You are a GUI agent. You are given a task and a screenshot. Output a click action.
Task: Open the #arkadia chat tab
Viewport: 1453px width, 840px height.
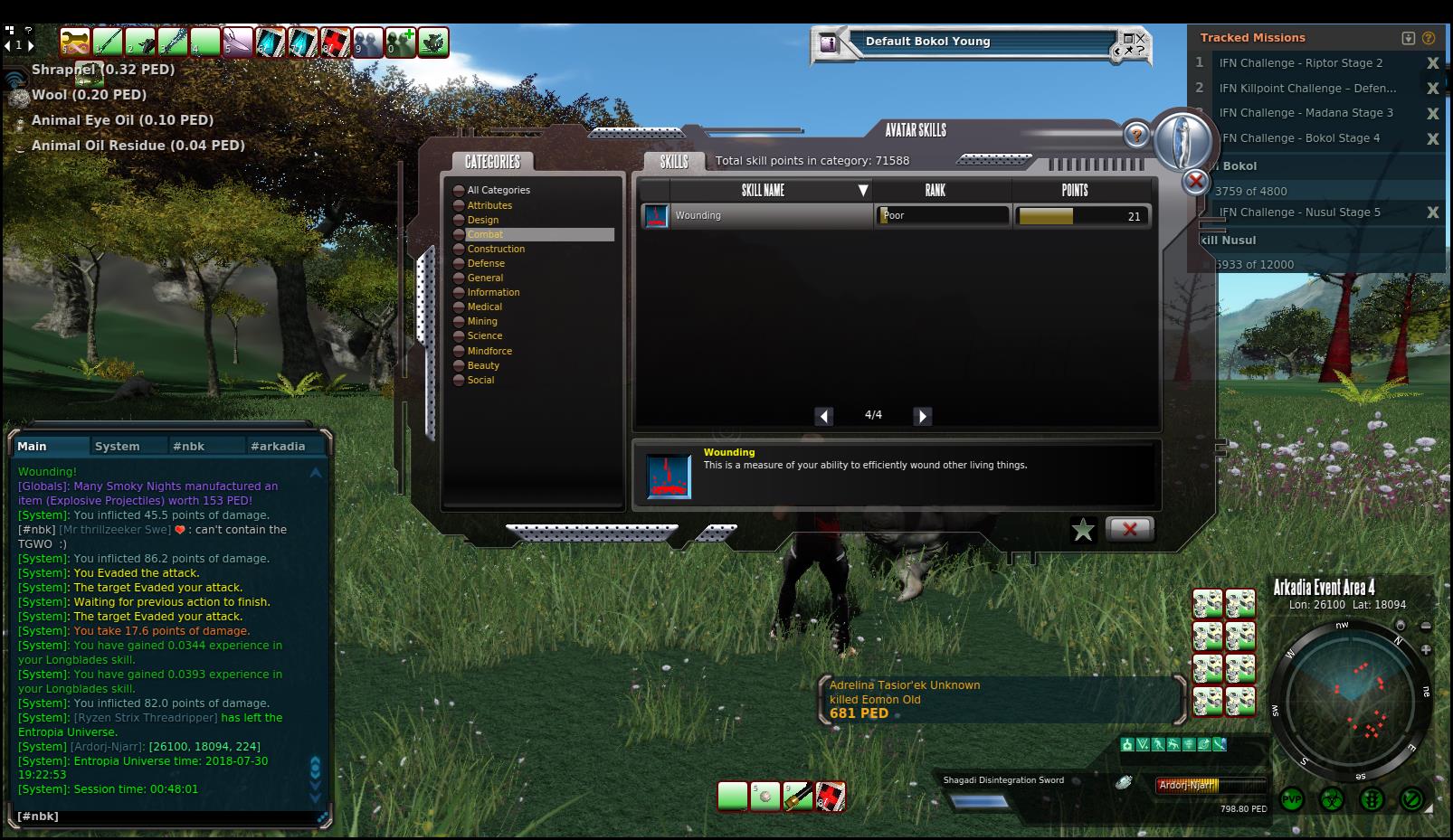click(278, 447)
